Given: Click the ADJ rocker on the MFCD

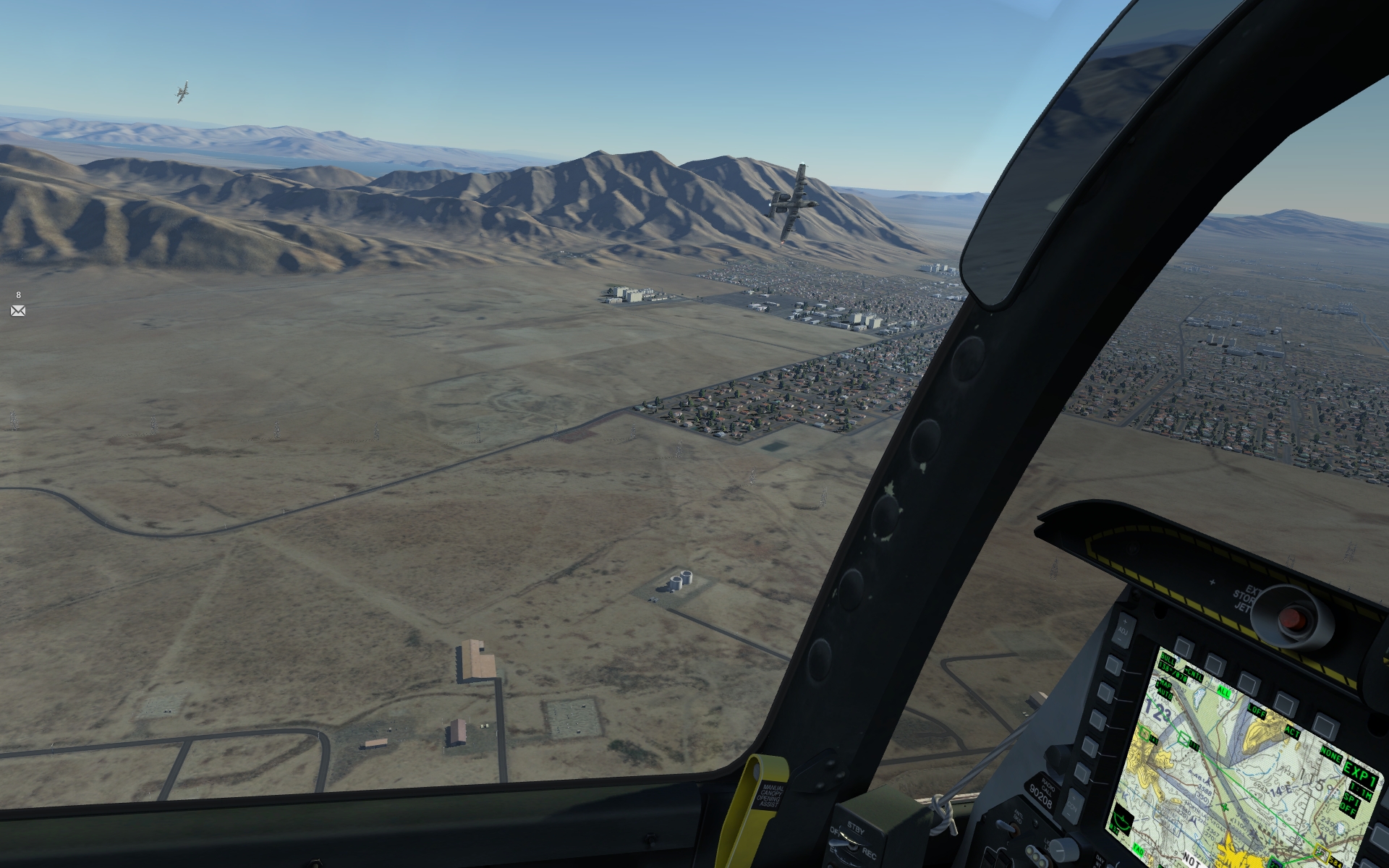Looking at the screenshot, I should coord(1123,629).
